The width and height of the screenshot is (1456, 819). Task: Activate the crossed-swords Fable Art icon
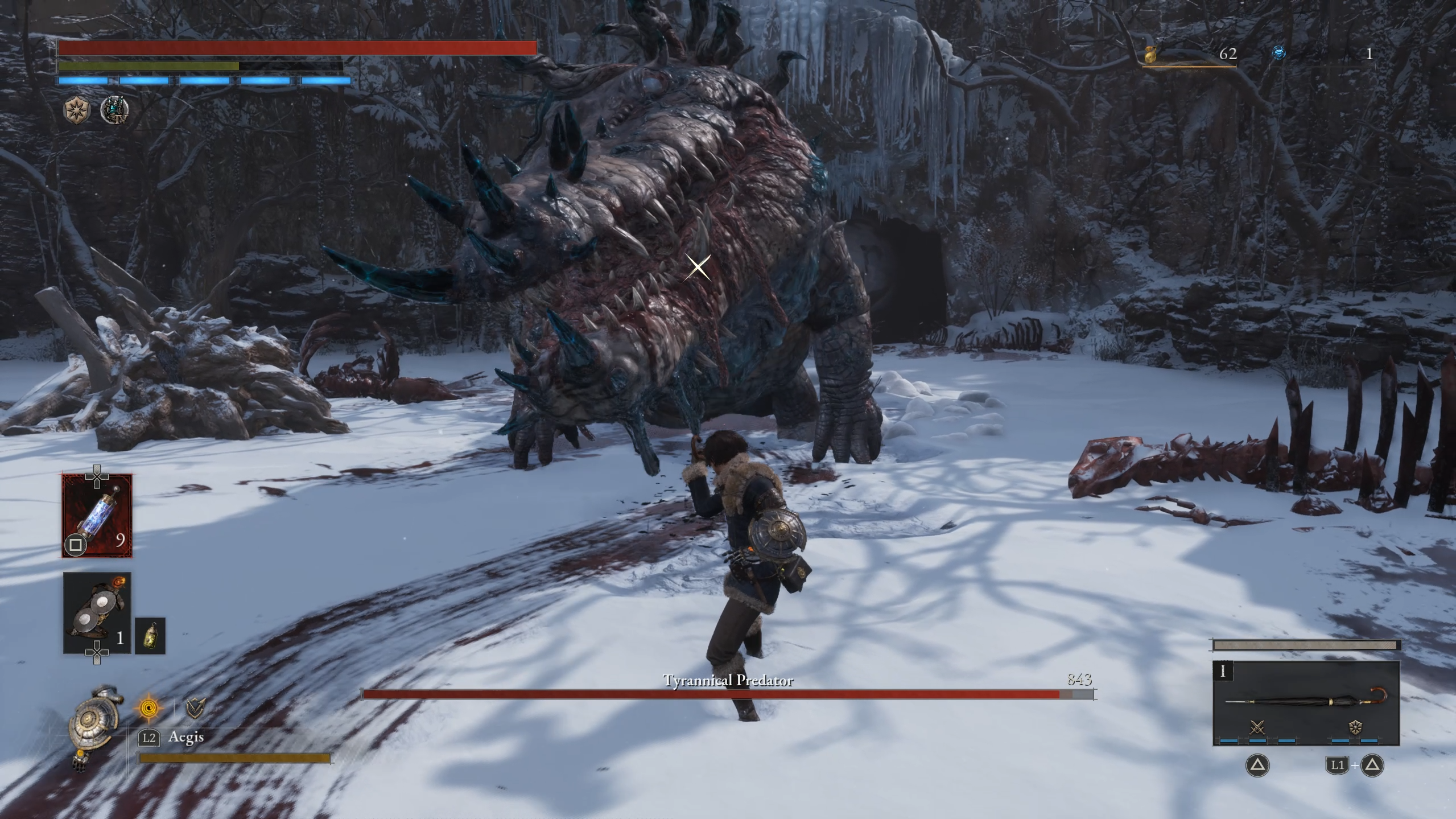point(1257,727)
